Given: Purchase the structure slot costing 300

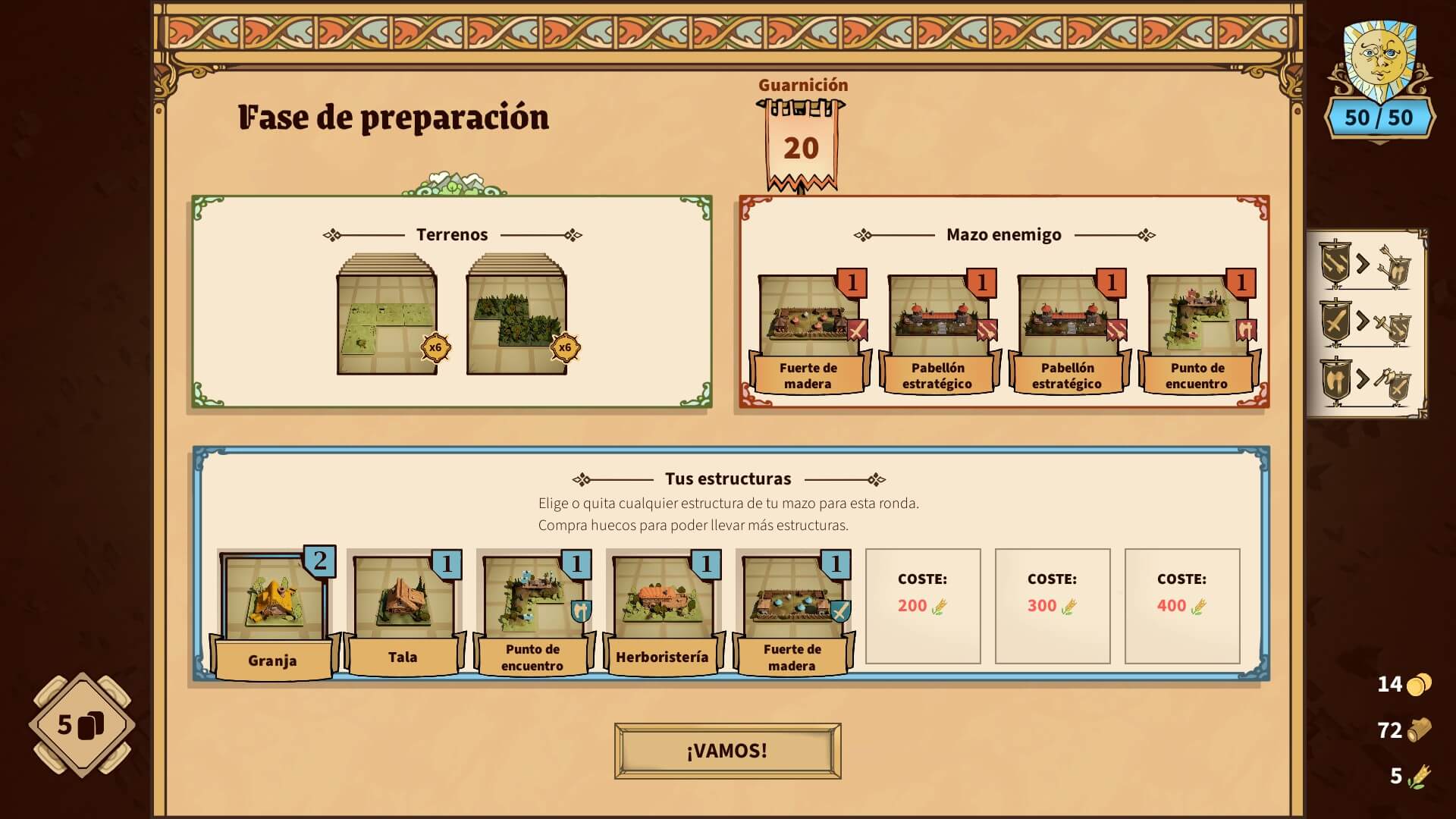Looking at the screenshot, I should pyautogui.click(x=1052, y=606).
